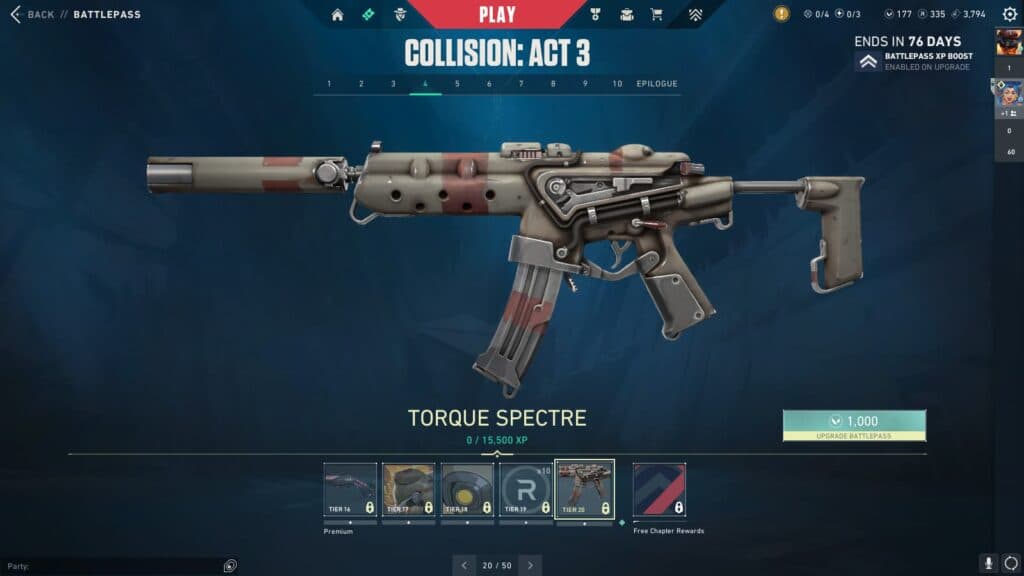Image resolution: width=1024 pixels, height=576 pixels.
Task: Go back from the Battlepass screen
Action: point(32,15)
